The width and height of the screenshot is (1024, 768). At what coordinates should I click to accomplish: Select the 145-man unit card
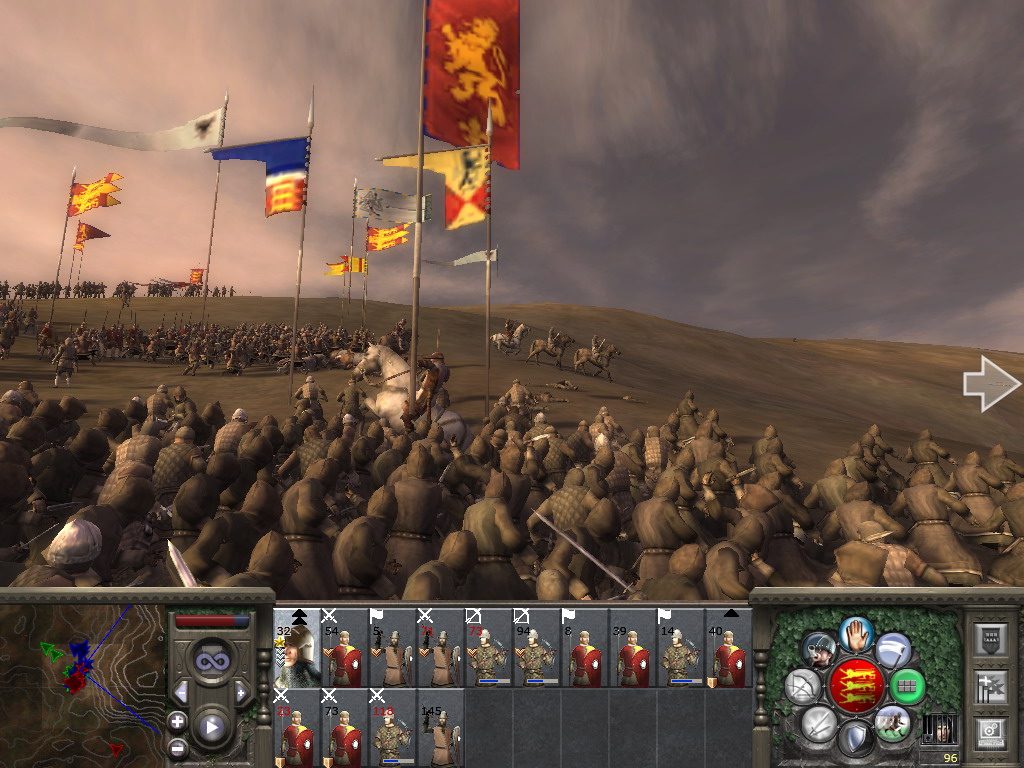[x=441, y=728]
